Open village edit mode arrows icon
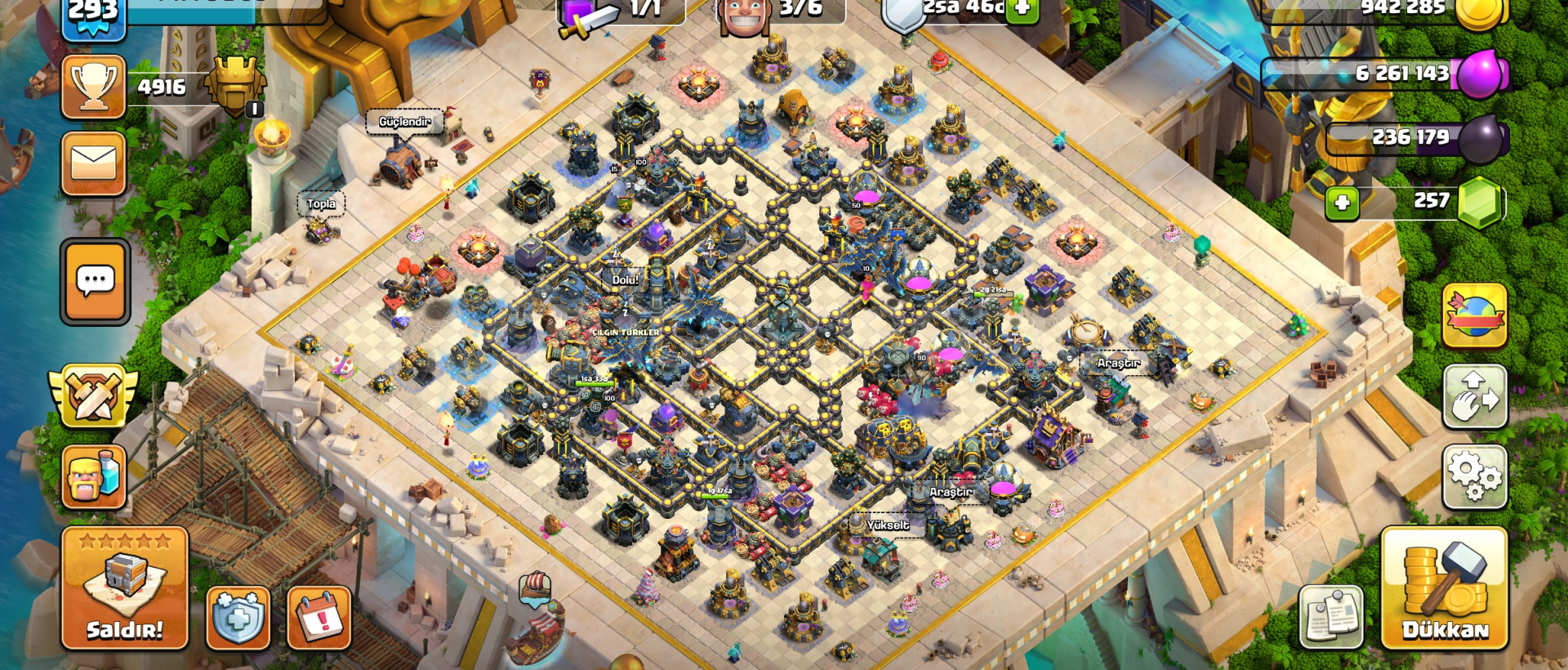Viewport: 1568px width, 670px height. 1475,398
